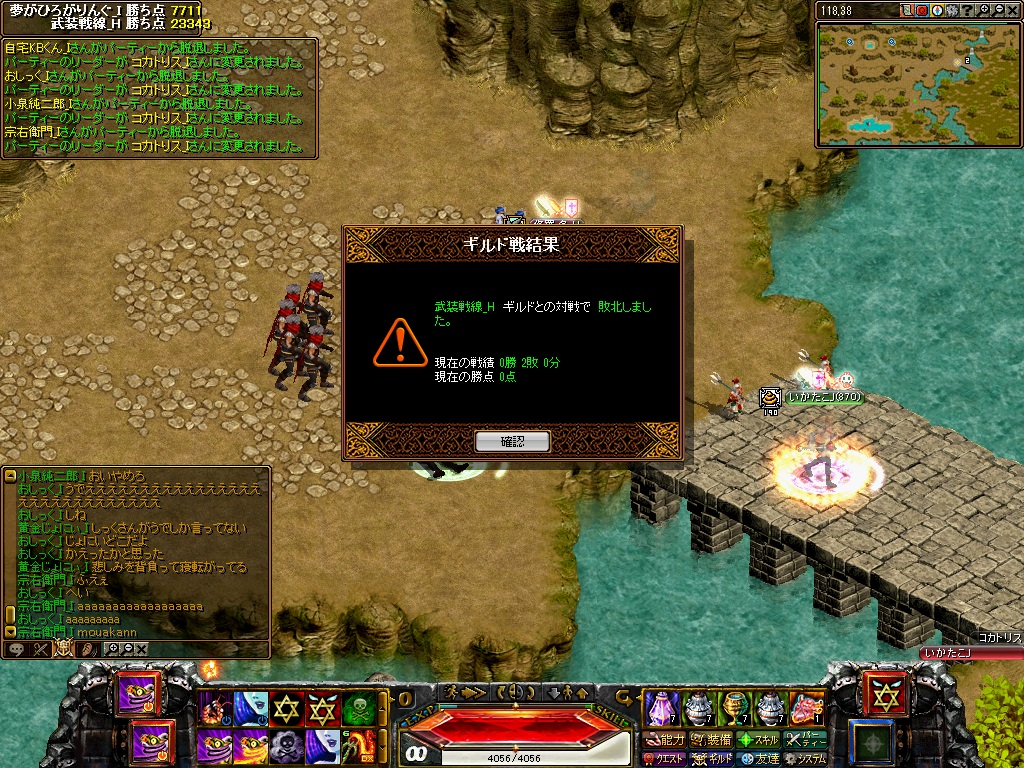Open the 友達 (friends) list
The image size is (1024, 768).
(759, 759)
